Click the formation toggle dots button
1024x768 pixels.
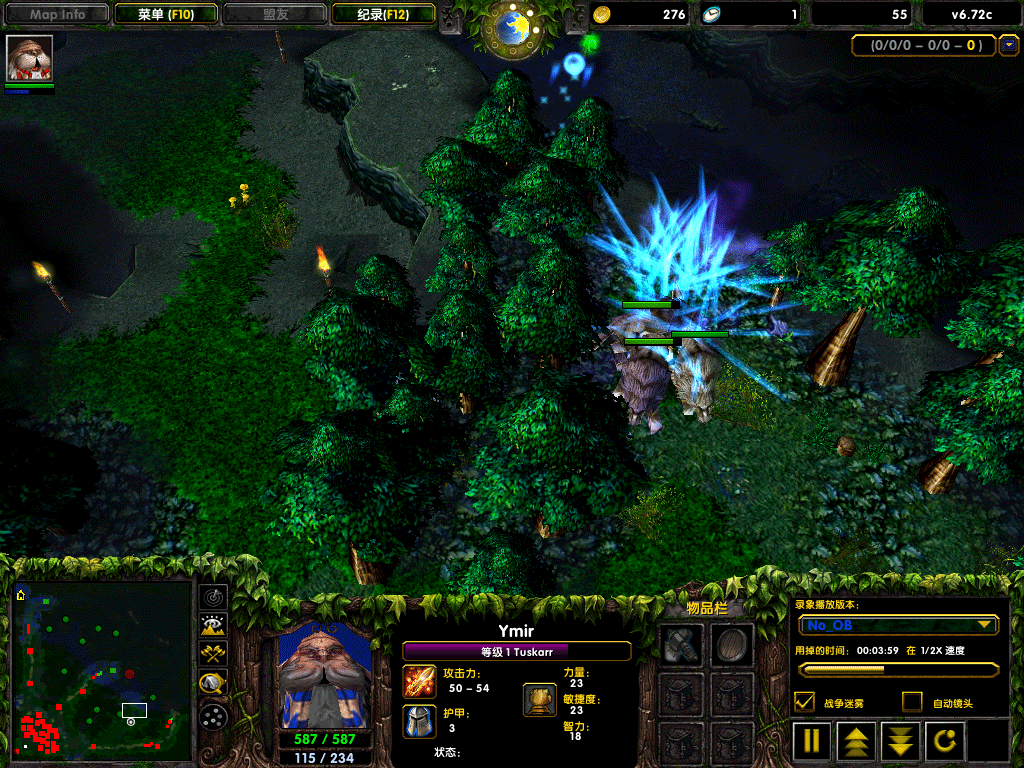pyautogui.click(x=213, y=716)
